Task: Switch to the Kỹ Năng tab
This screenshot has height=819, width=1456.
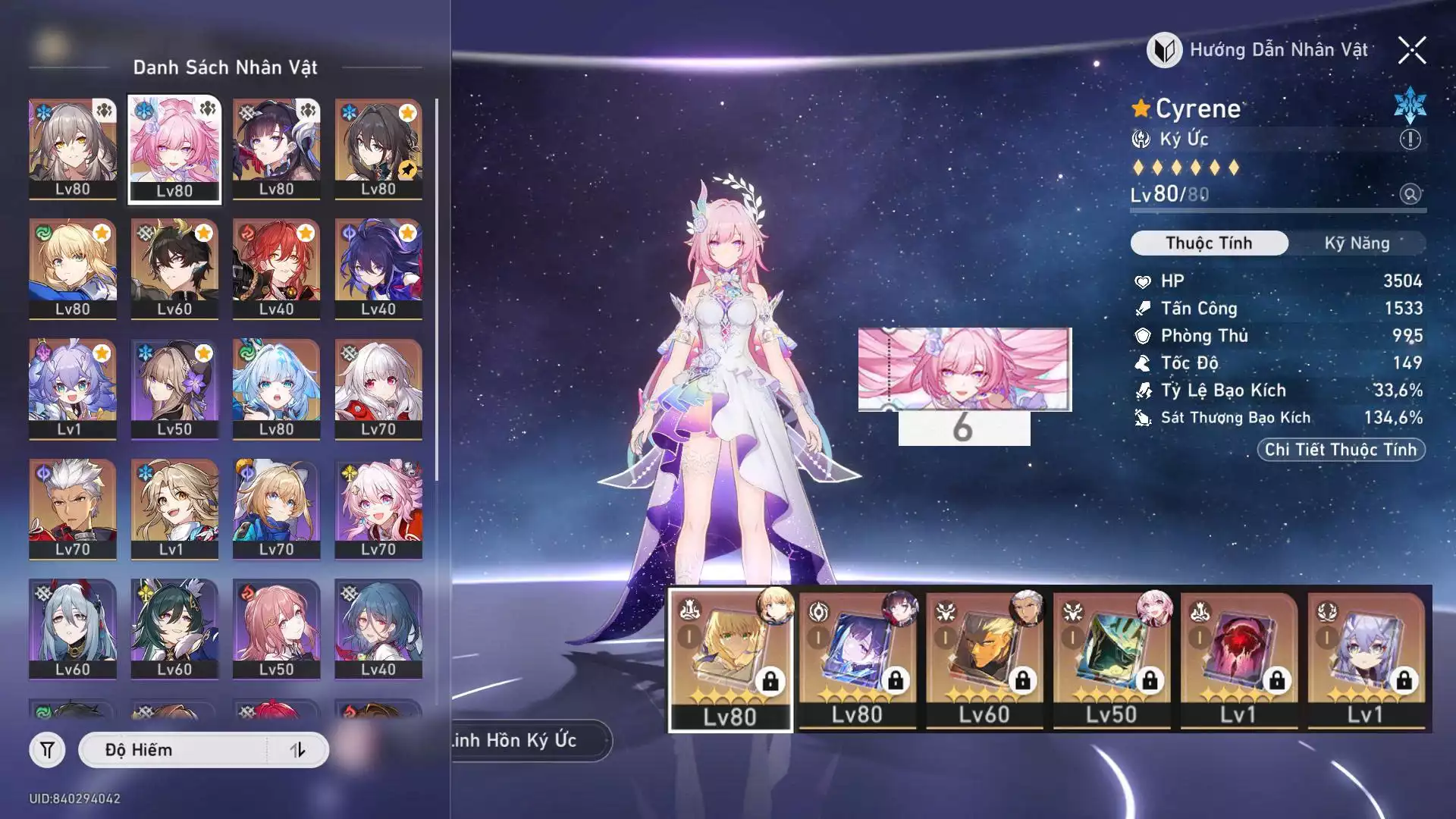Action: (1357, 243)
